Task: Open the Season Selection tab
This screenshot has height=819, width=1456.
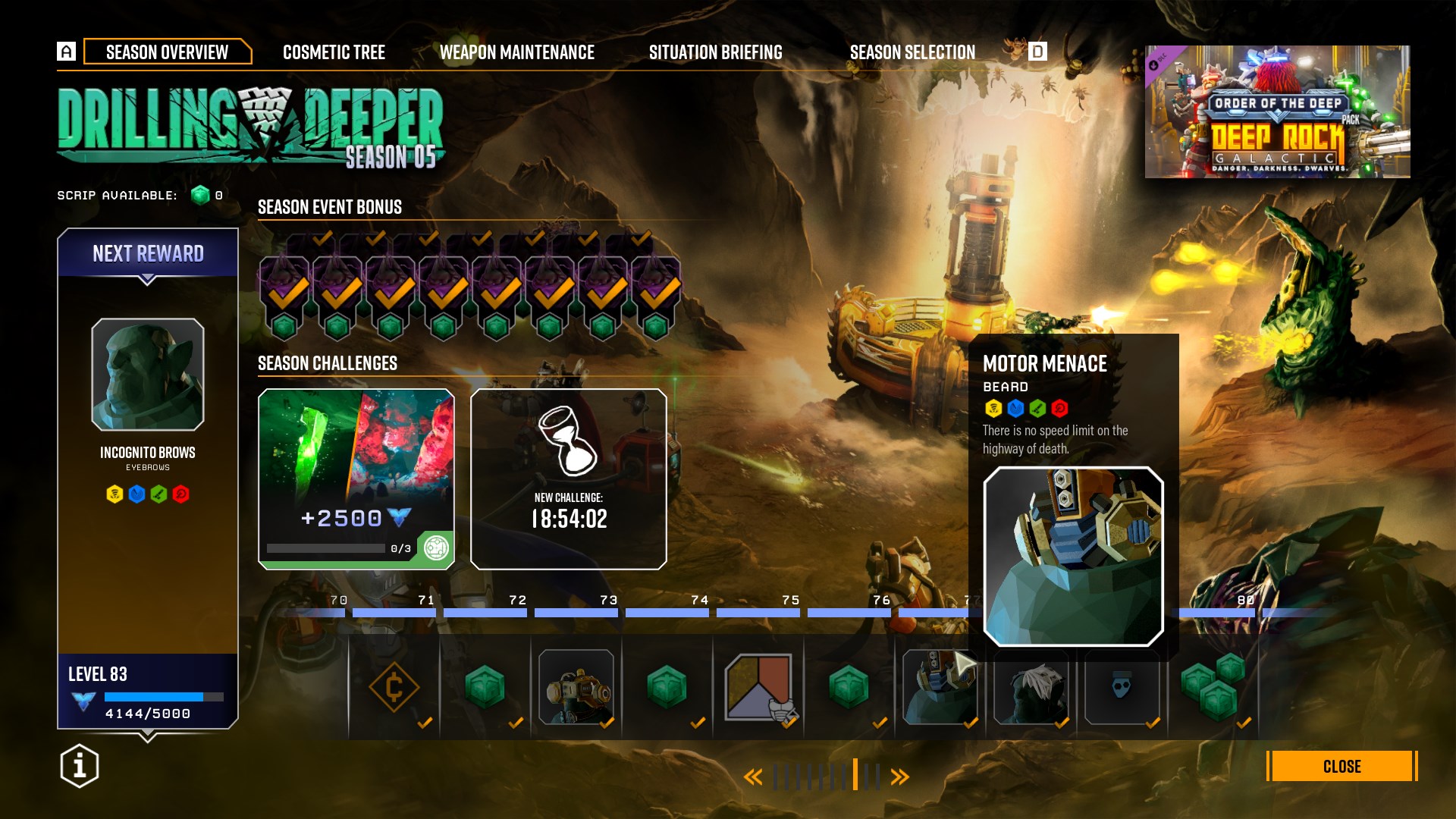Action: 912,52
